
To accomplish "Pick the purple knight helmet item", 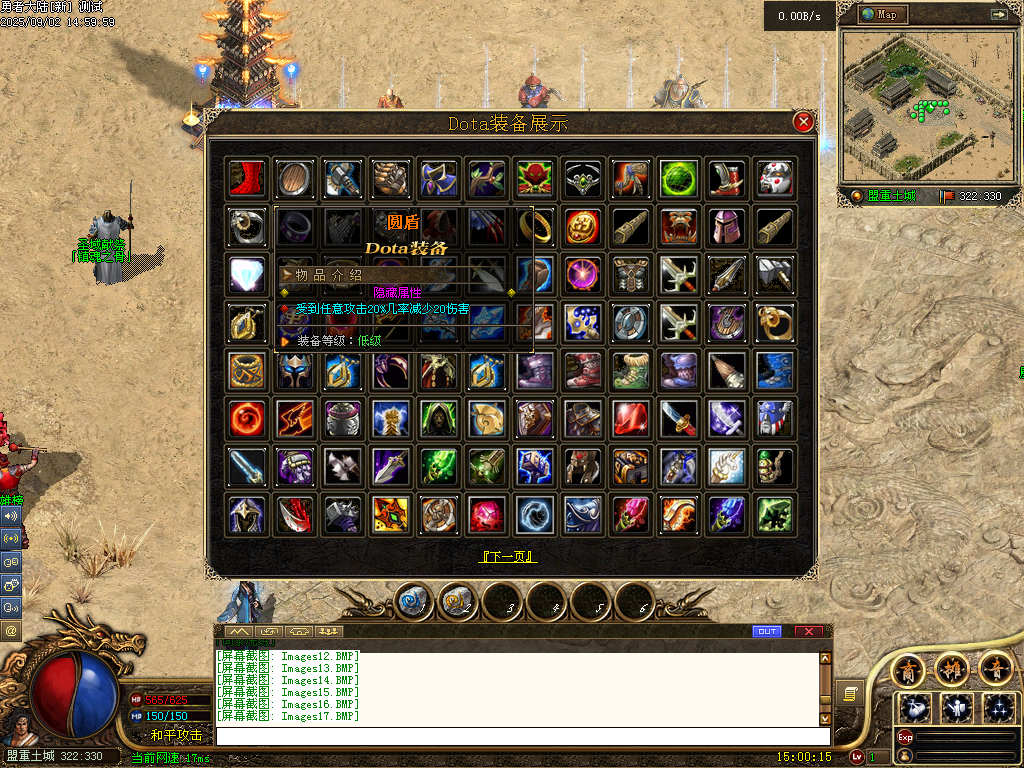I will click(727, 226).
